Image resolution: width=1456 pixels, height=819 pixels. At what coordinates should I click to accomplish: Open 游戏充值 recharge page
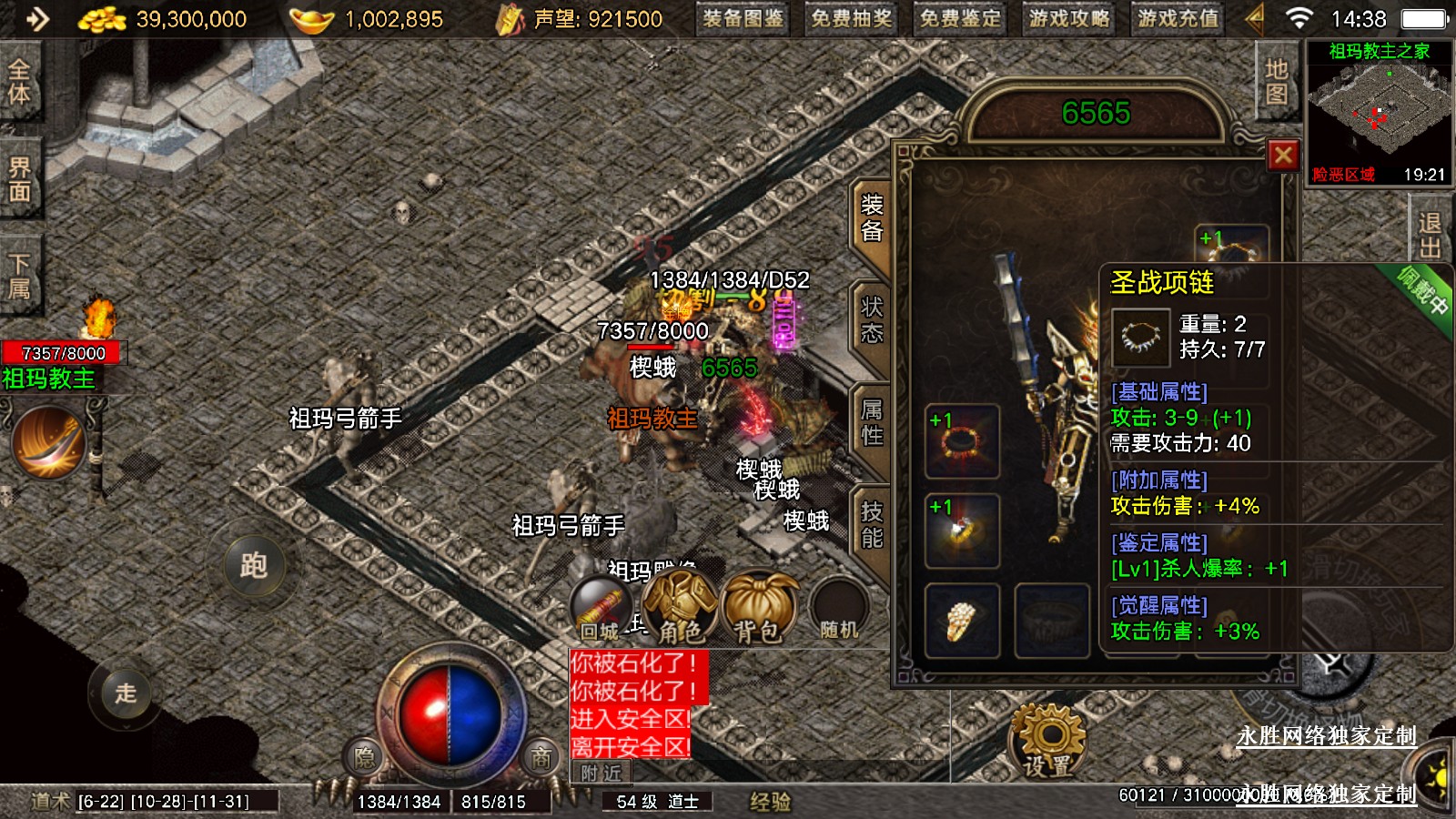[x=1178, y=19]
